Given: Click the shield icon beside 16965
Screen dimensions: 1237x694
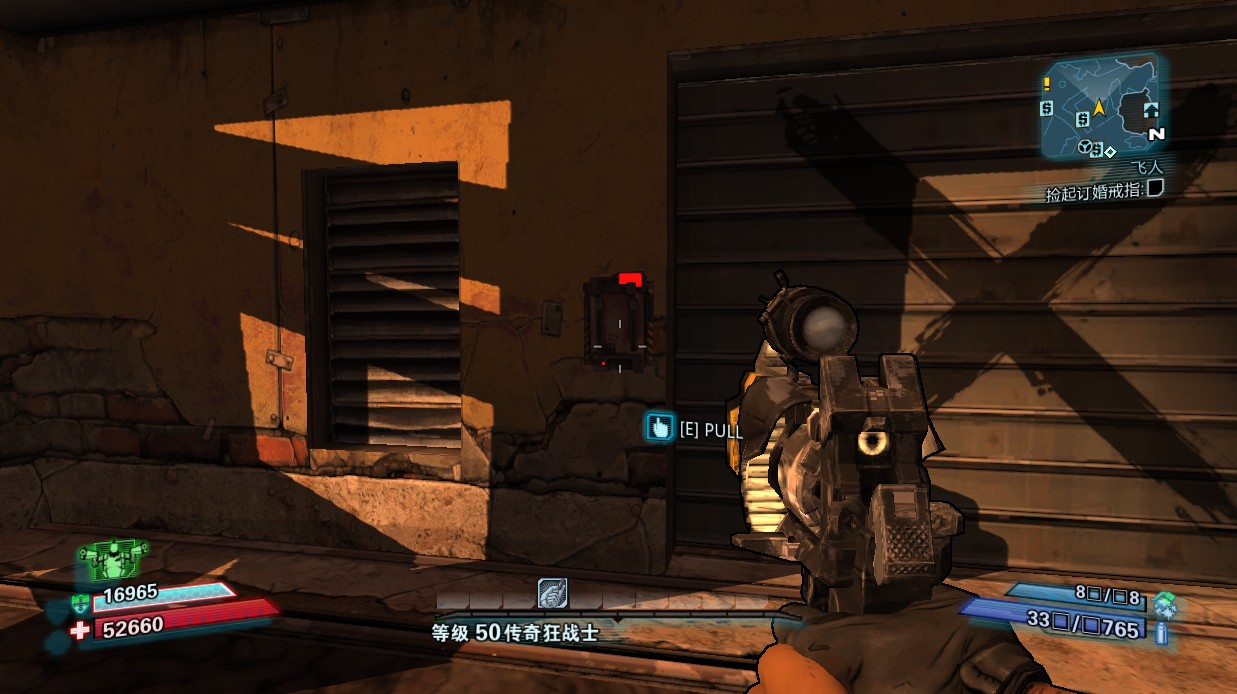Looking at the screenshot, I should pyautogui.click(x=79, y=602).
